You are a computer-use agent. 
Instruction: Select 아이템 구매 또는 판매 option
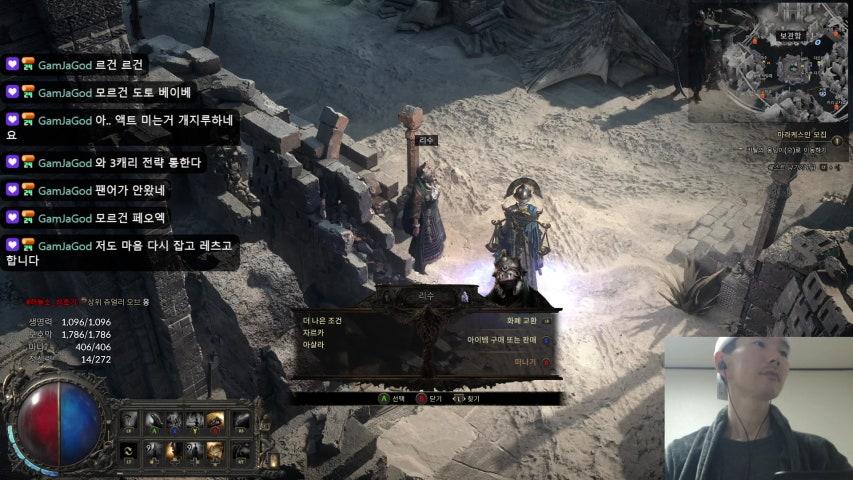point(502,340)
